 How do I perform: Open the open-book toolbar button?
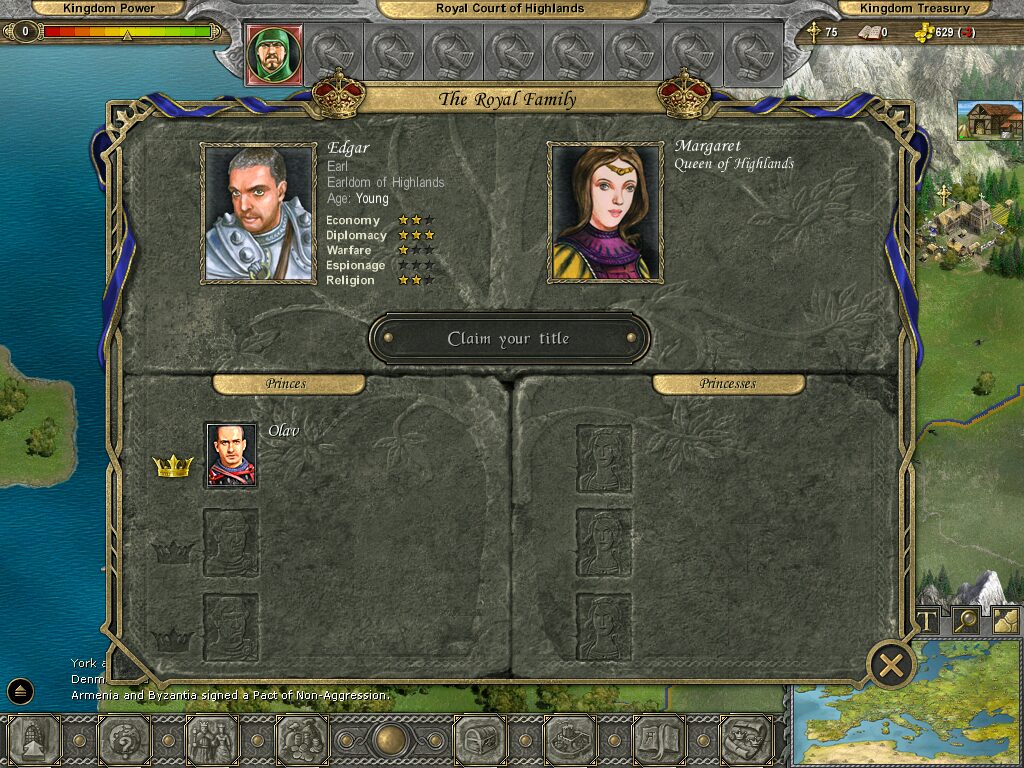pyautogui.click(x=658, y=741)
